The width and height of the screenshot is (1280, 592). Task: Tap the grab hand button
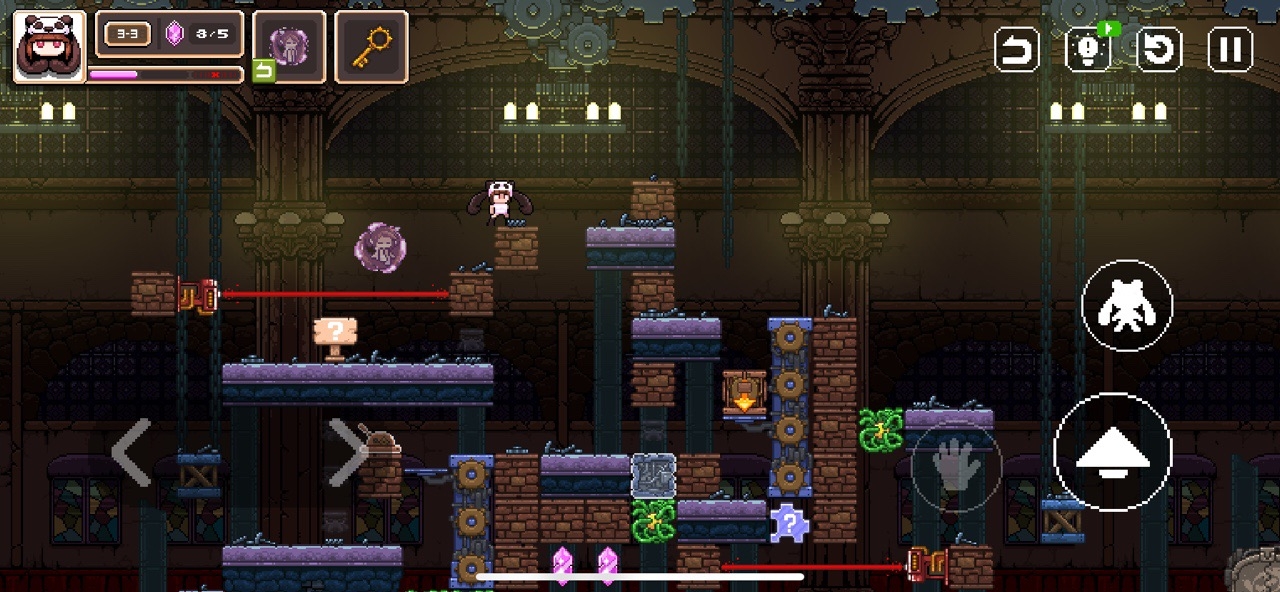(x=955, y=467)
